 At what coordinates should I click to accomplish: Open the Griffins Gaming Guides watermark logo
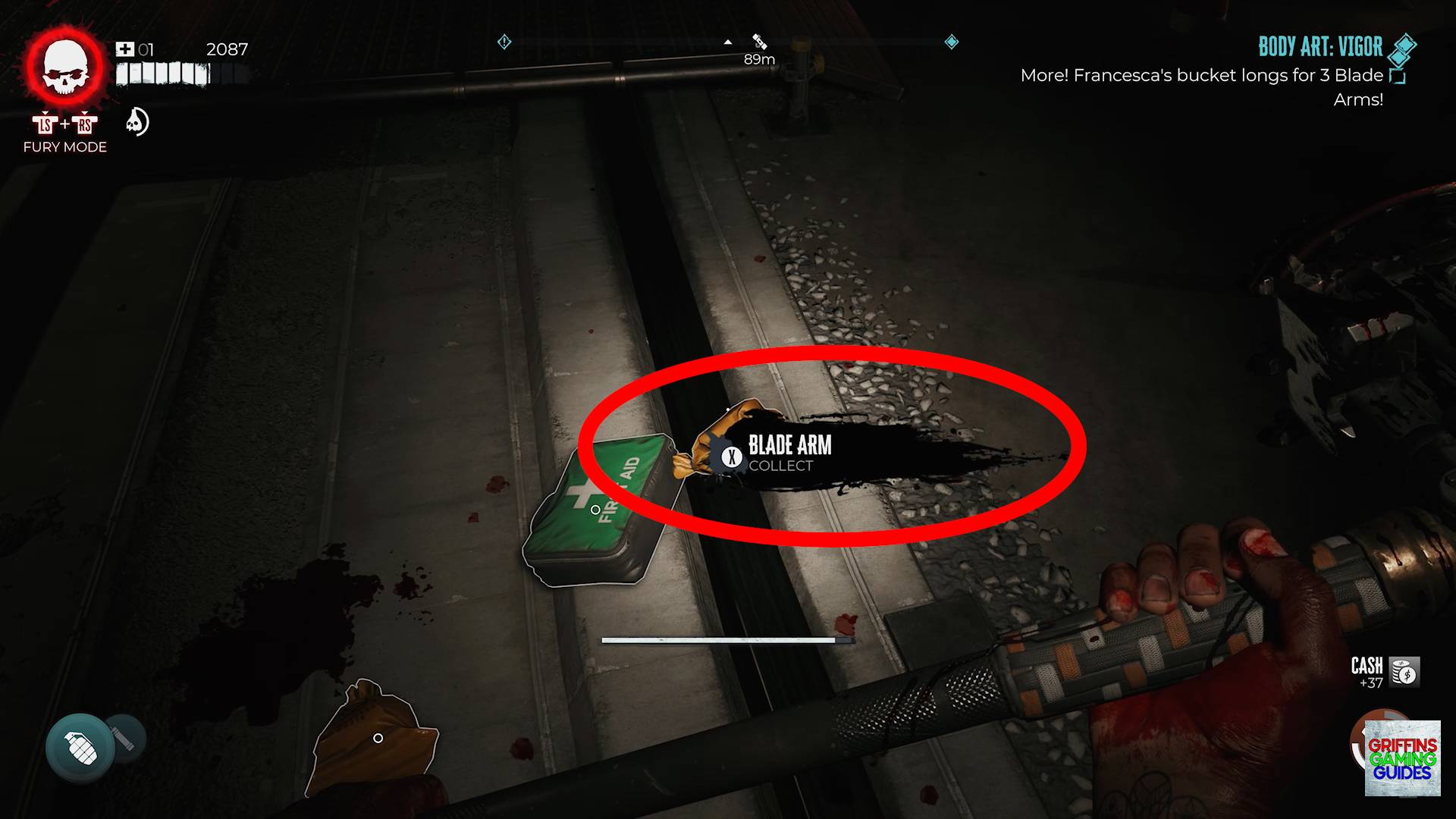[1402, 758]
